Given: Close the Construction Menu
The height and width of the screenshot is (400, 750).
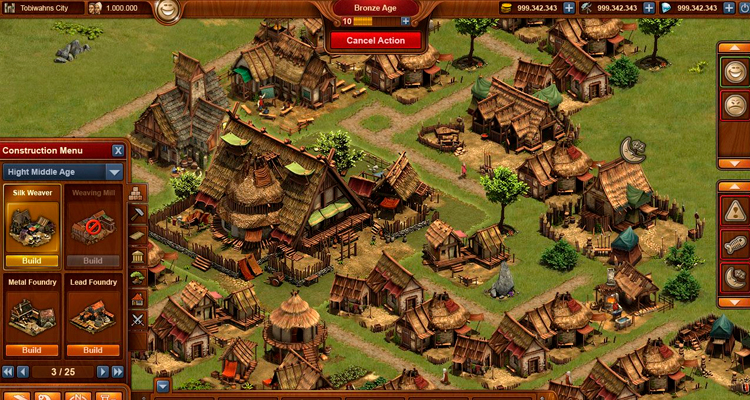Looking at the screenshot, I should point(118,150).
